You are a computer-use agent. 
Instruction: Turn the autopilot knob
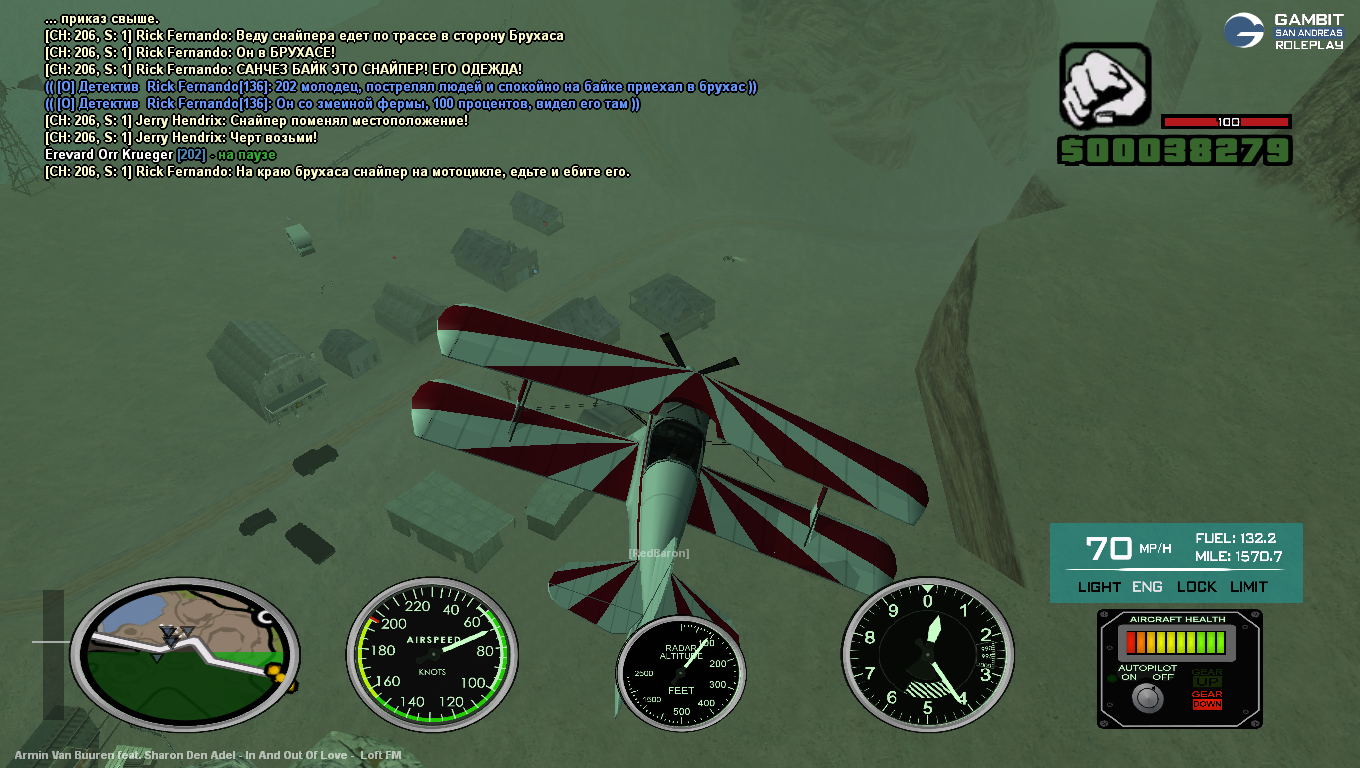(x=1147, y=699)
